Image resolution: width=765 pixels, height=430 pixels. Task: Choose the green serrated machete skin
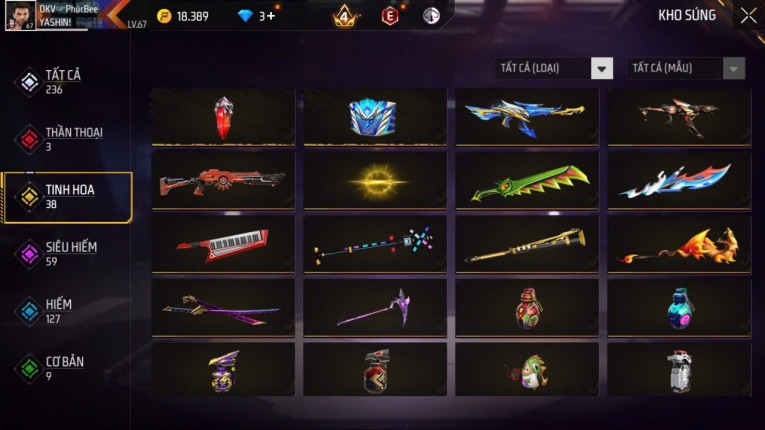click(527, 181)
